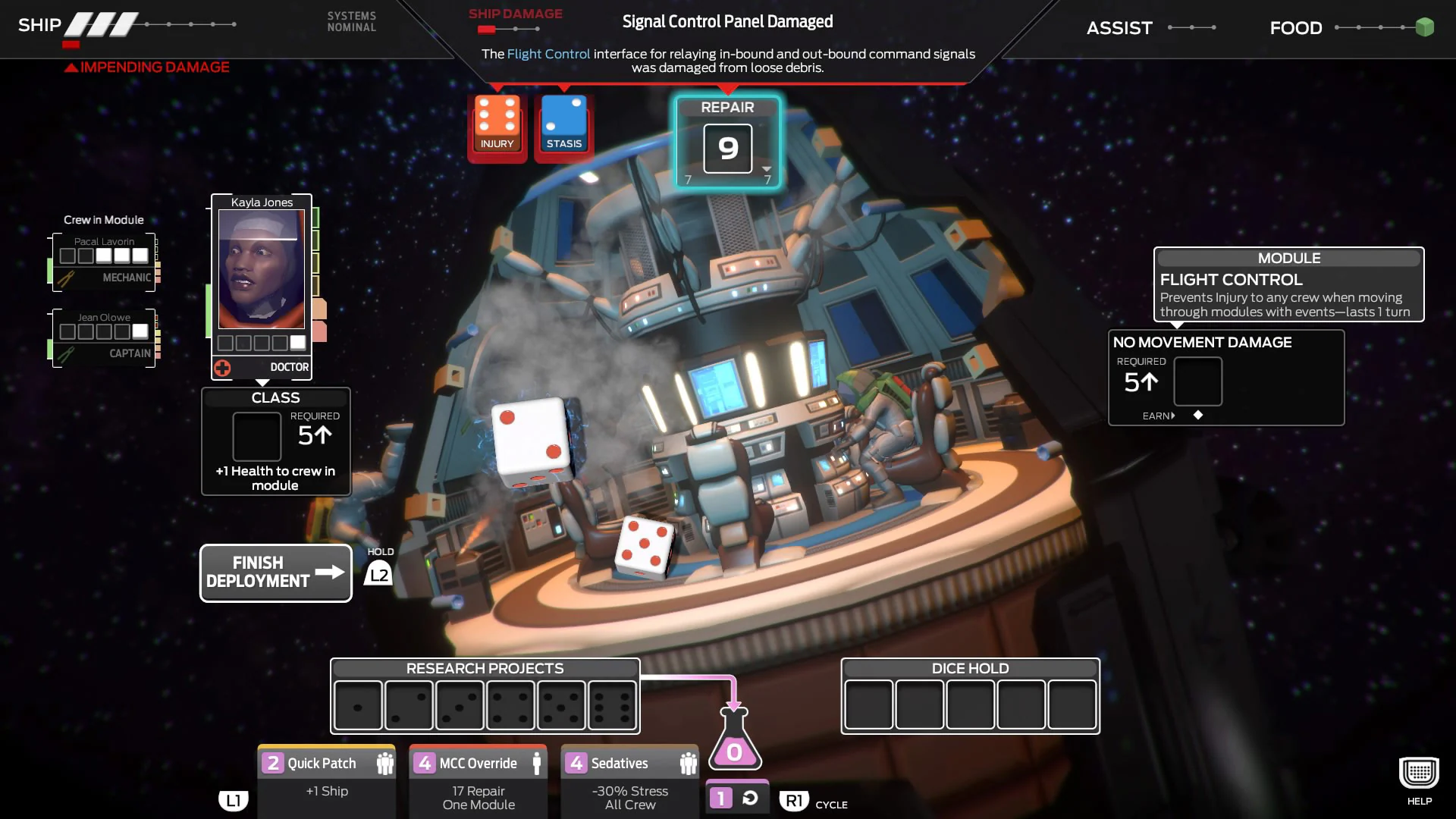Click the green FOOD cube indicator
This screenshot has width=1456, height=819.
(1423, 27)
